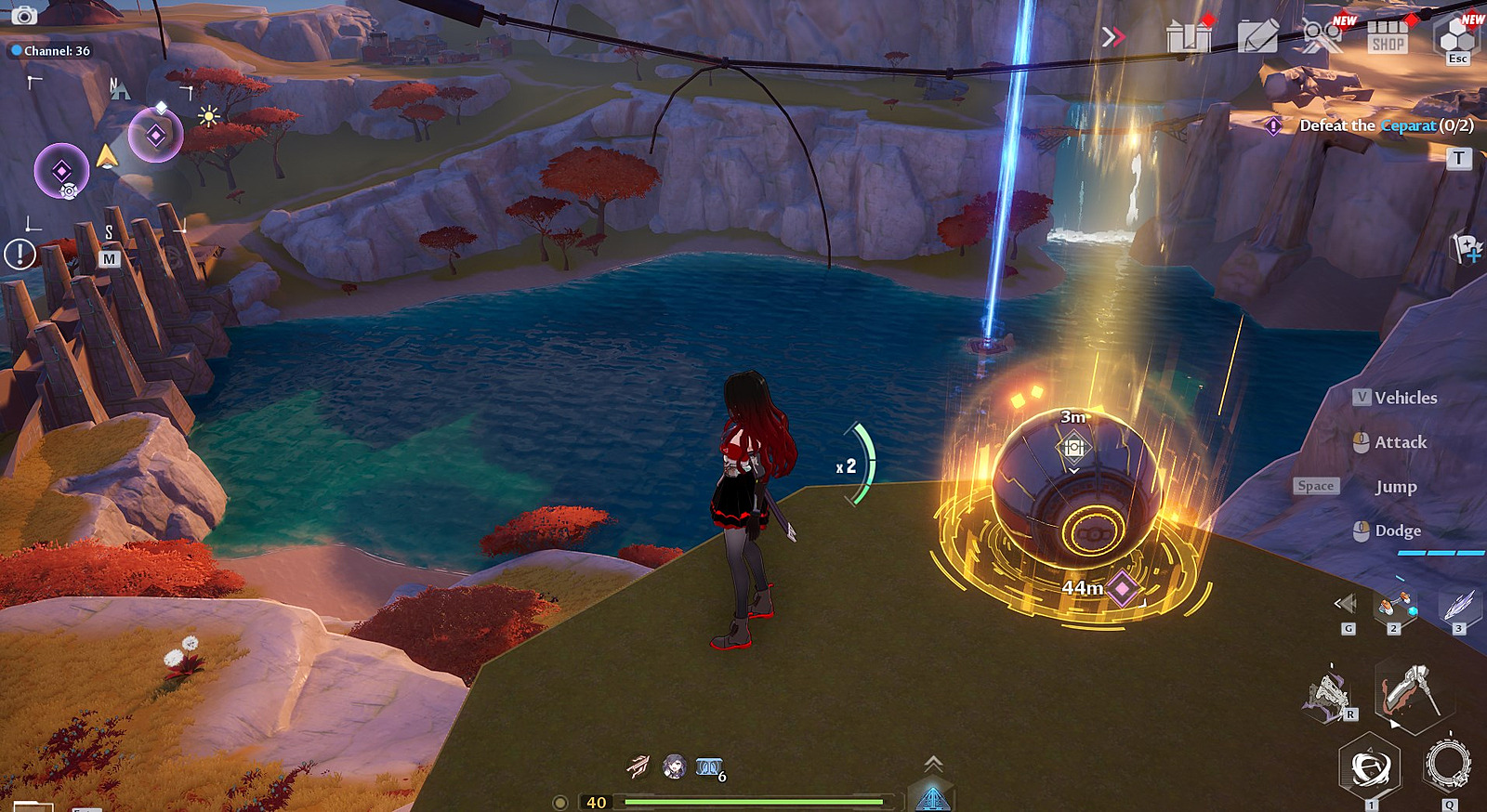Click the flag-plus team icon
The image size is (1487, 812).
1466,248
